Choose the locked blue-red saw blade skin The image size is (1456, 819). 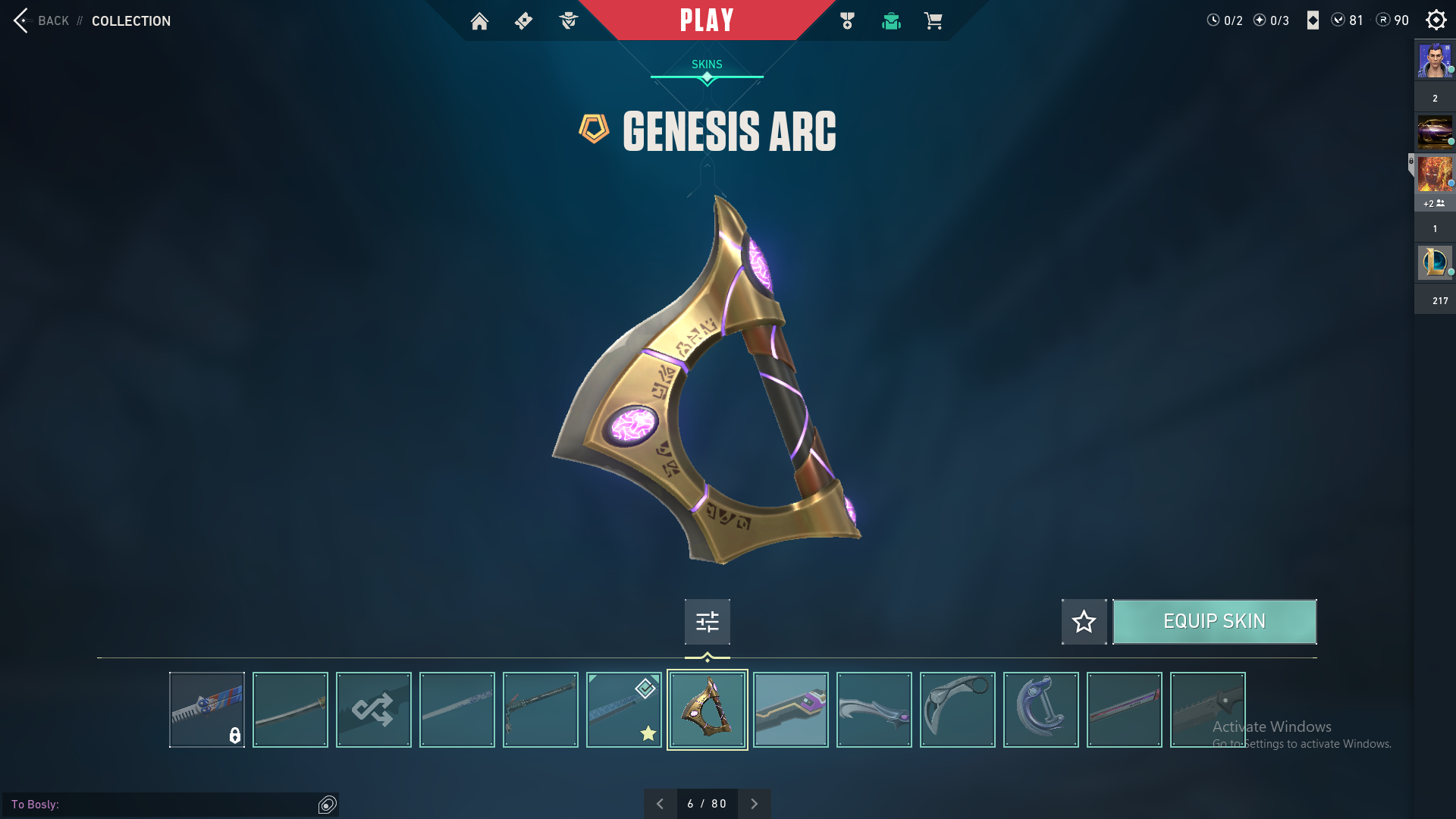tap(206, 710)
